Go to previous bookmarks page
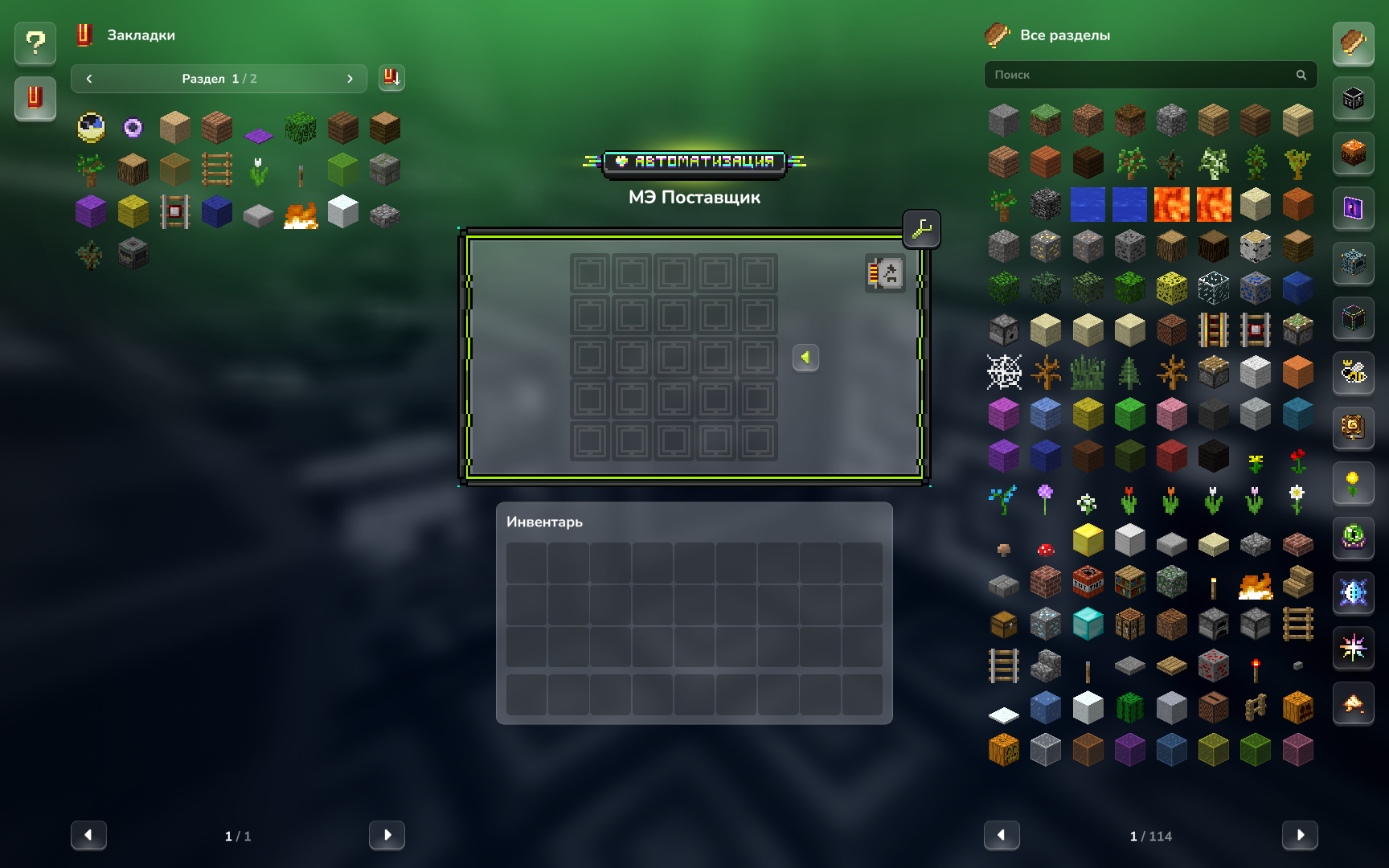The height and width of the screenshot is (868, 1389). pyautogui.click(x=88, y=835)
